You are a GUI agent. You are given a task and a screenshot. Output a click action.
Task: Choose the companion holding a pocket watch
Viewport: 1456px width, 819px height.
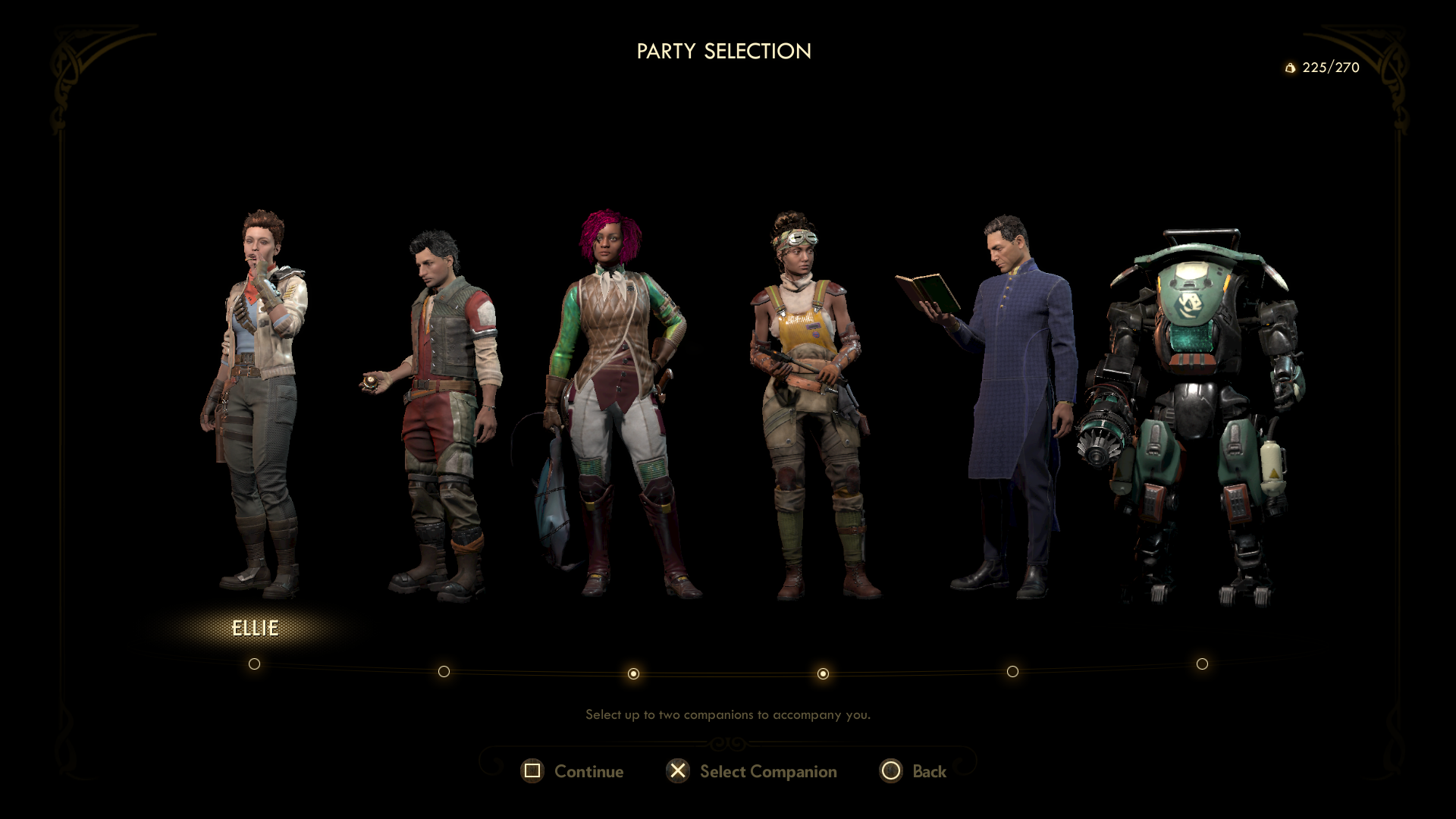point(444,409)
